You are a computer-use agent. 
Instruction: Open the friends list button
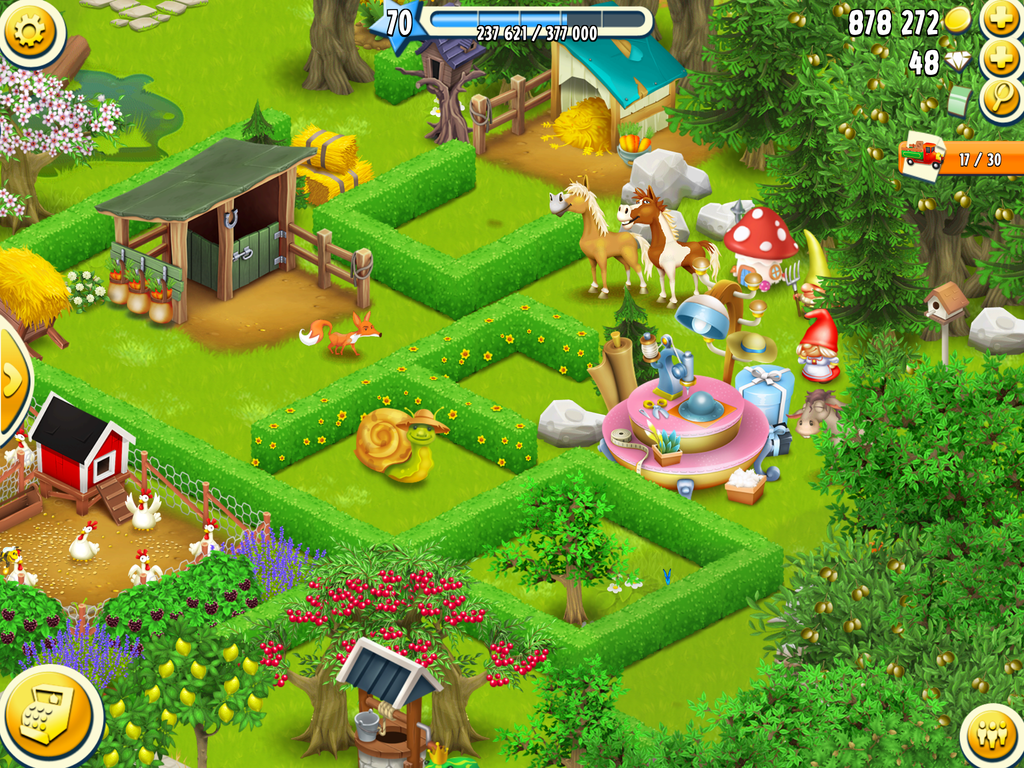pyautogui.click(x=992, y=737)
